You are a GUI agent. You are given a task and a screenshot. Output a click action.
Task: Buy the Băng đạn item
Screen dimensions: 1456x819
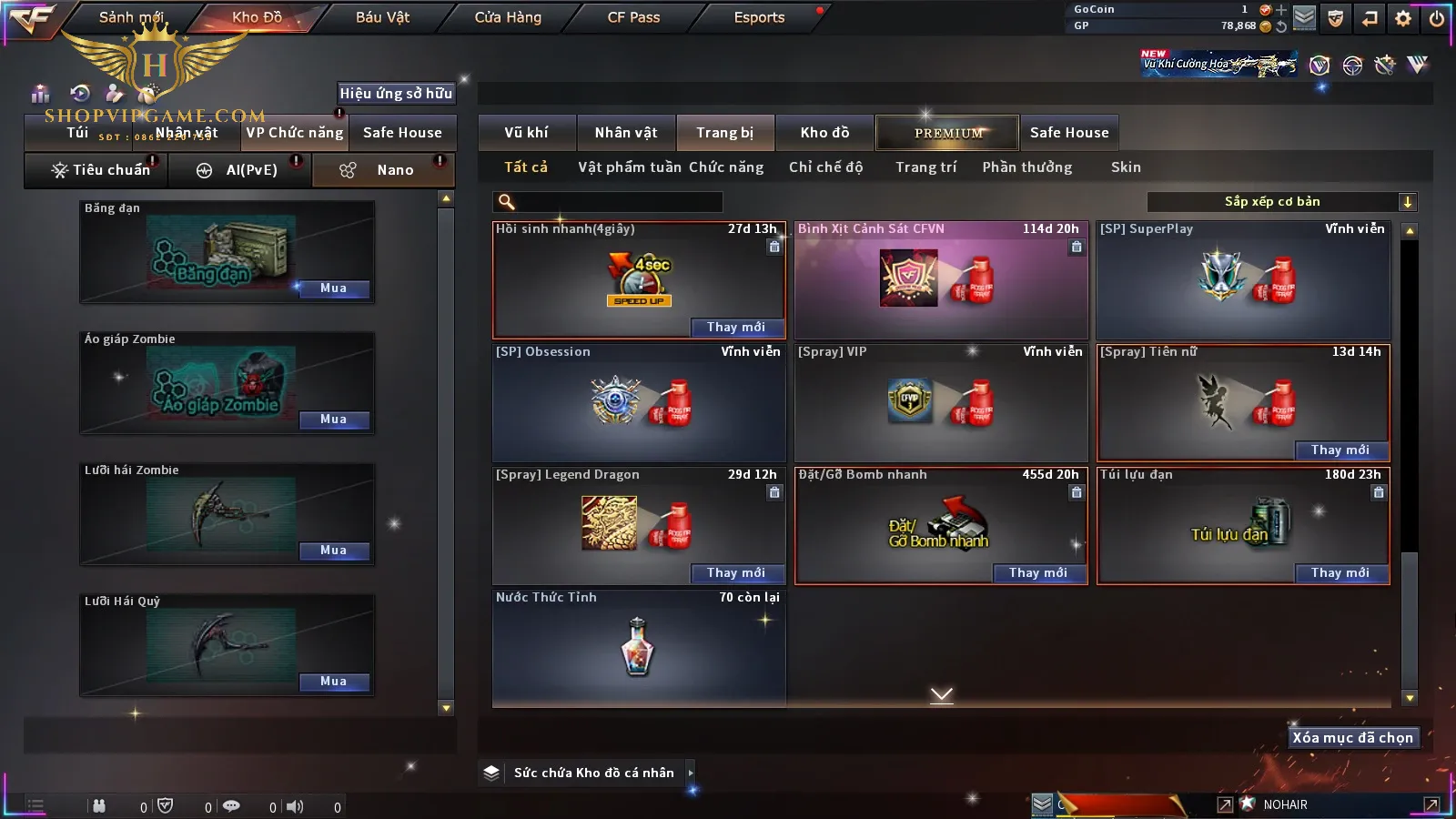click(x=333, y=288)
